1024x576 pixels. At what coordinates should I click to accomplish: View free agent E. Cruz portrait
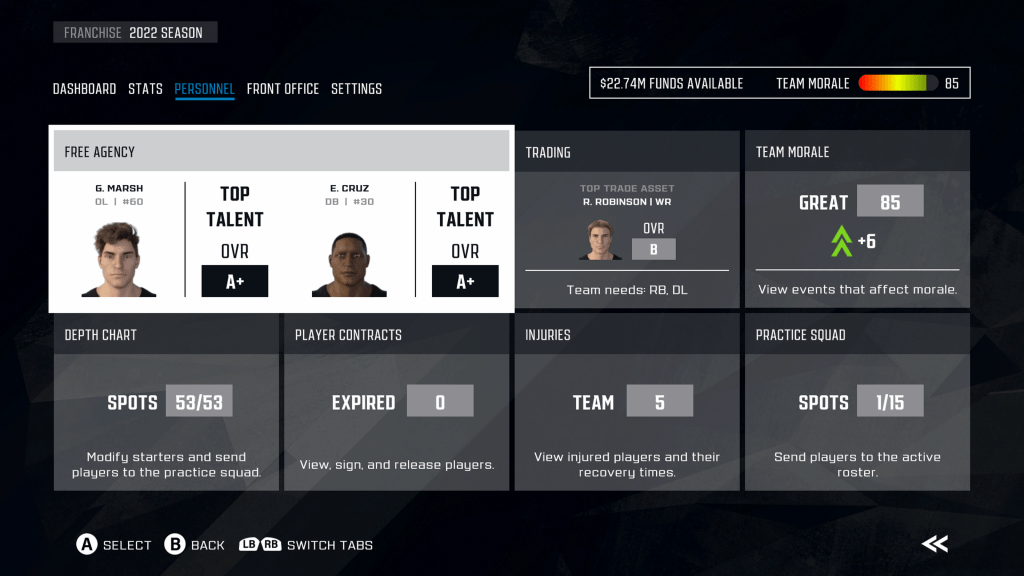click(x=349, y=260)
